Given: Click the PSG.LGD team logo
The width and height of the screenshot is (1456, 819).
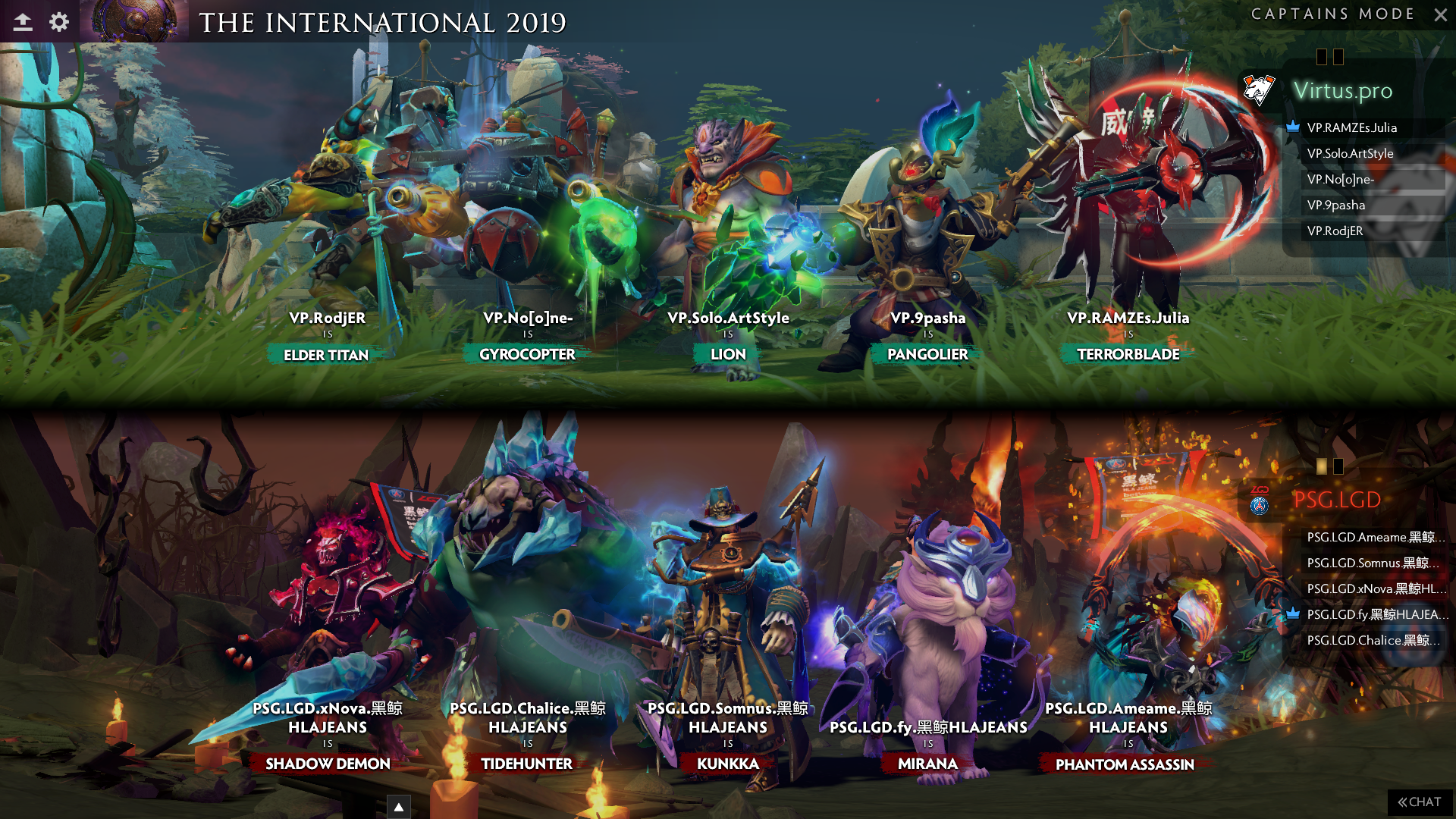Looking at the screenshot, I should pos(1260,500).
